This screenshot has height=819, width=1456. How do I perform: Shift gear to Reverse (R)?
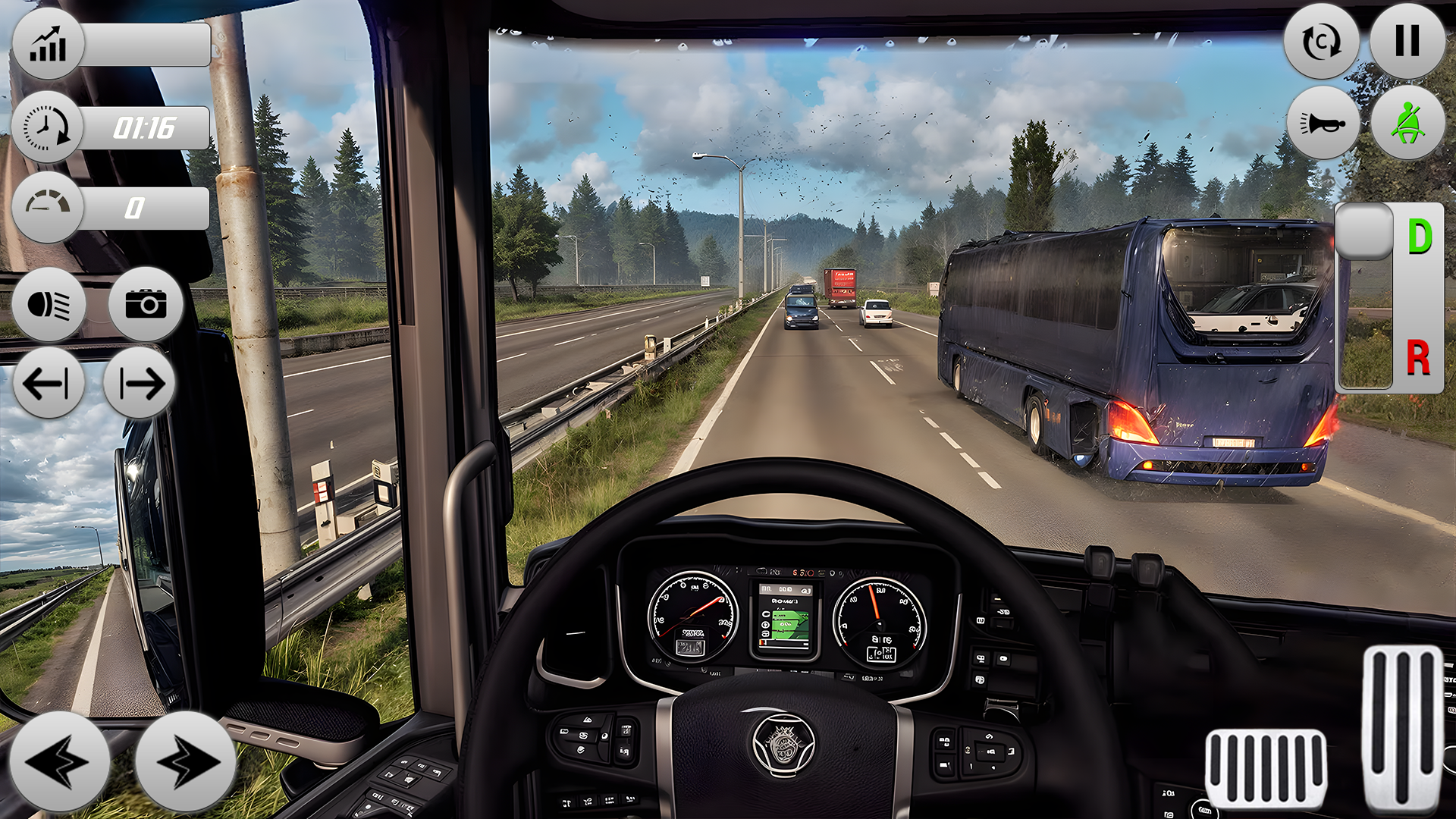tap(1418, 358)
